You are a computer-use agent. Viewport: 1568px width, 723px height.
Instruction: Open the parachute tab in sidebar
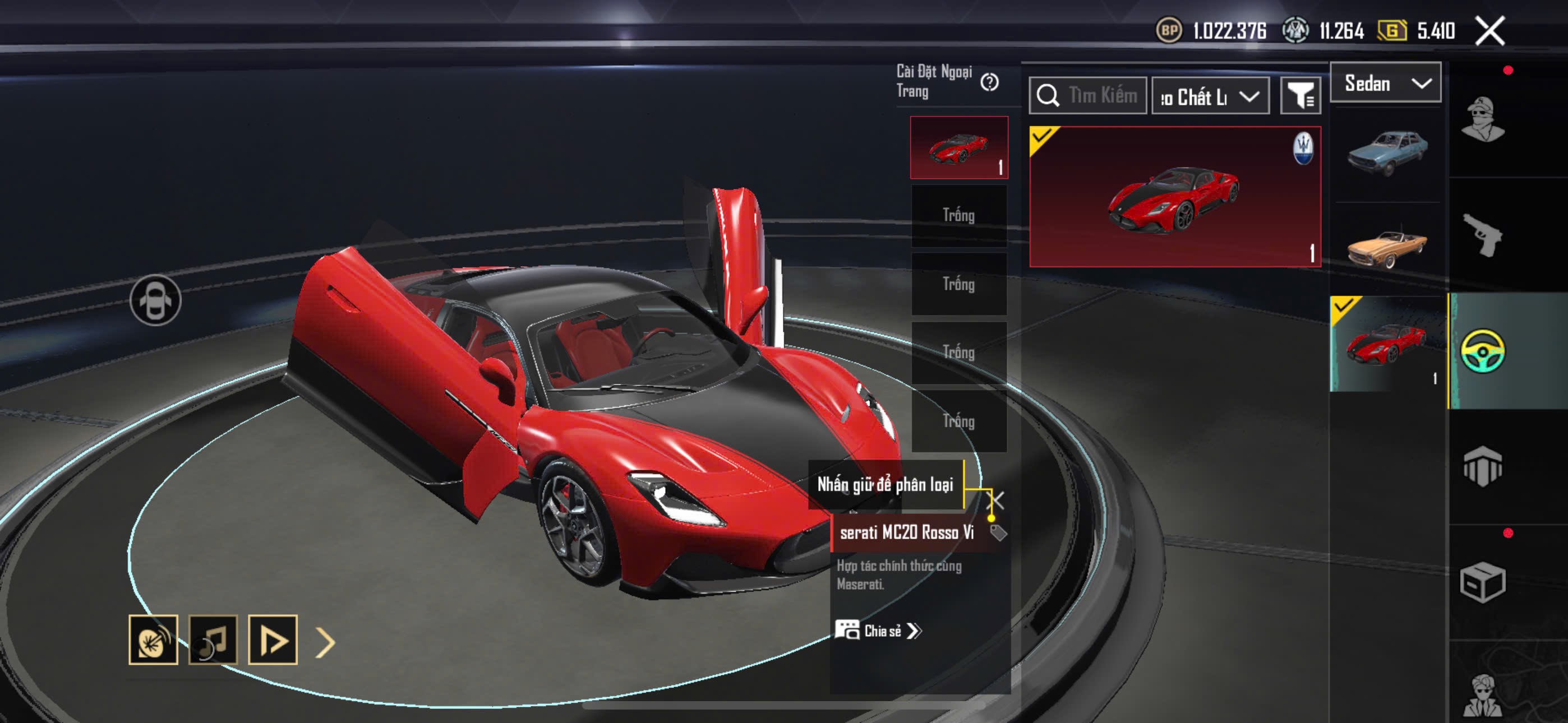pyautogui.click(x=1483, y=466)
